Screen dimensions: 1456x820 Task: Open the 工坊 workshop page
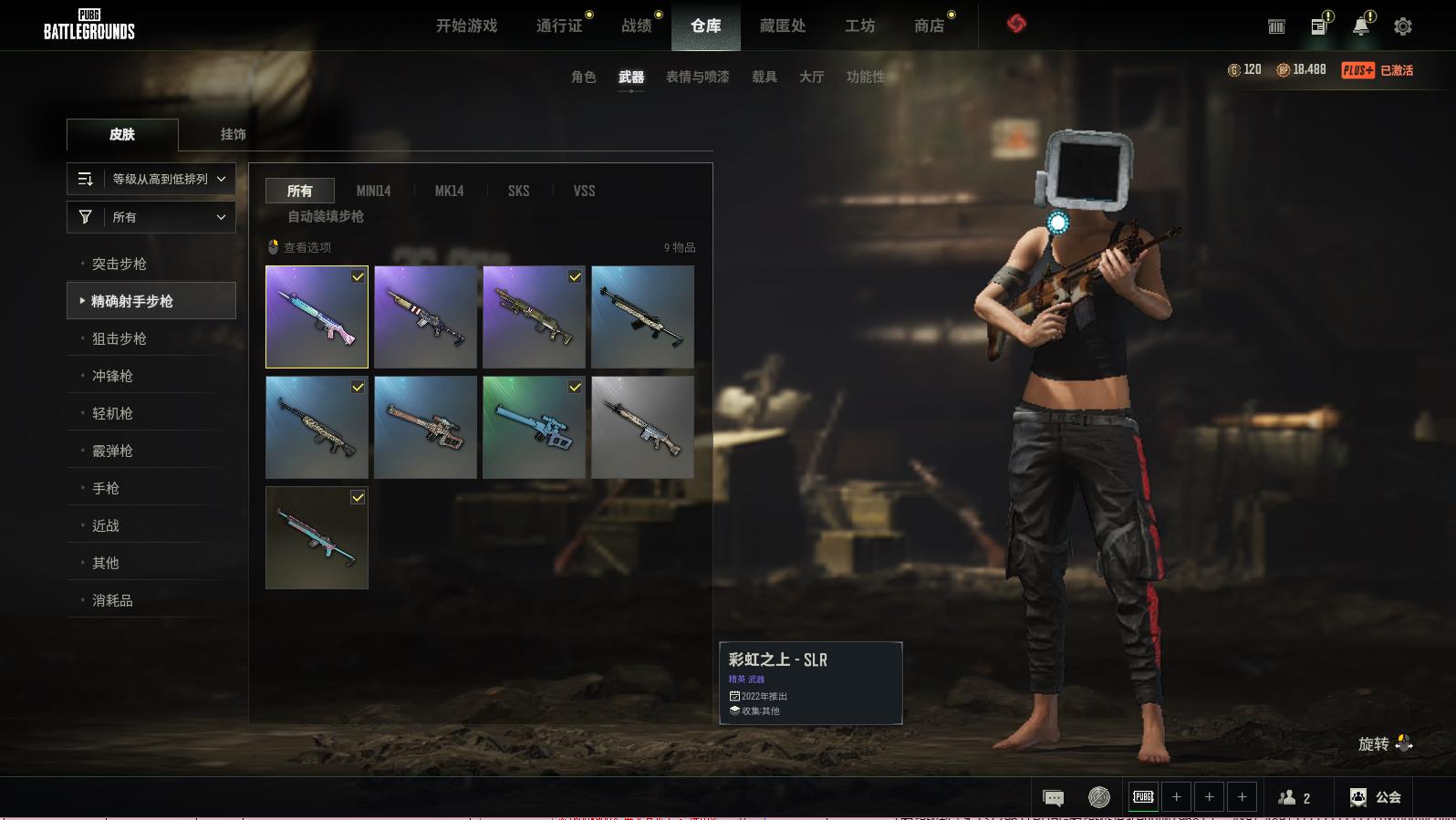859,26
